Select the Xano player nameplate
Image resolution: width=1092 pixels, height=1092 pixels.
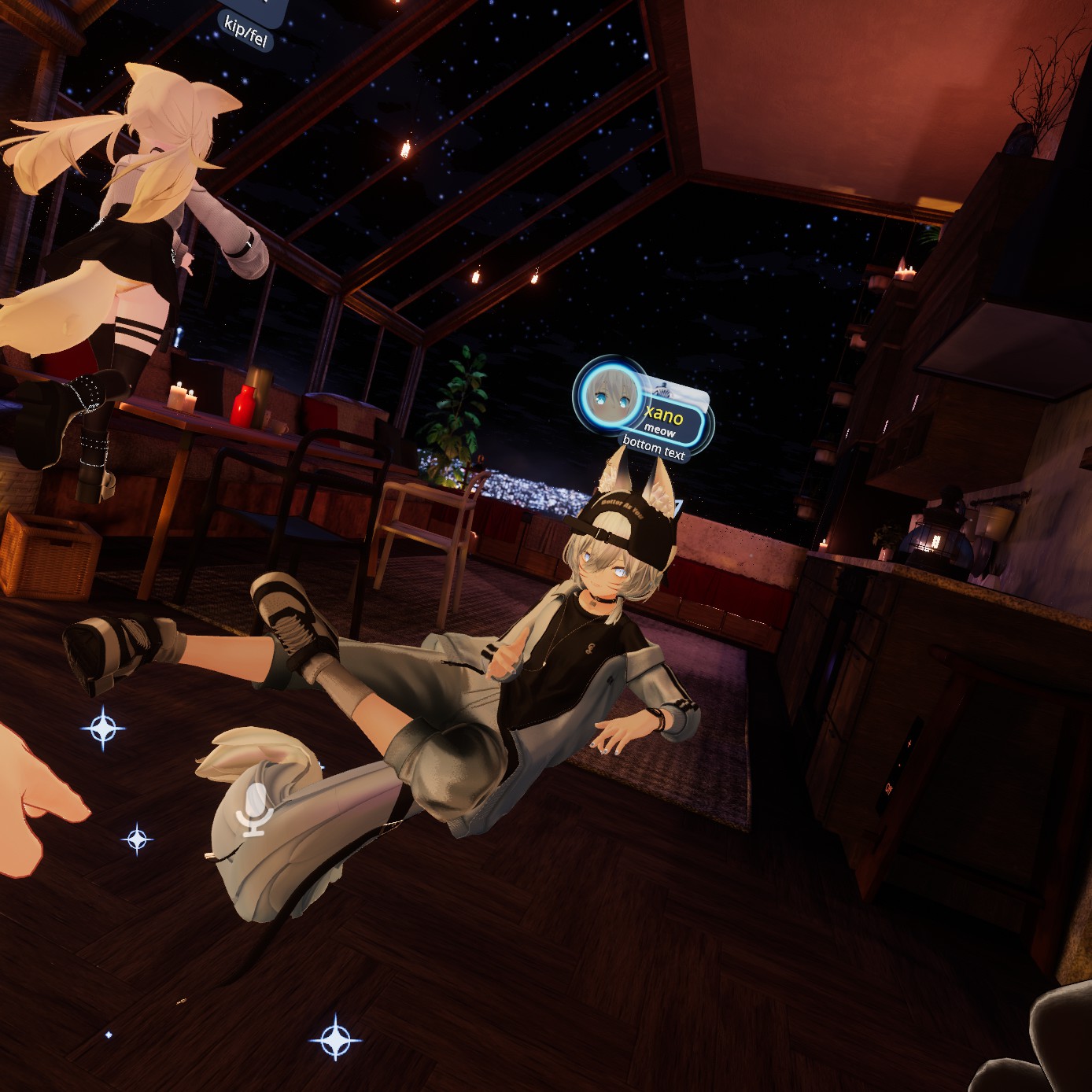(666, 417)
